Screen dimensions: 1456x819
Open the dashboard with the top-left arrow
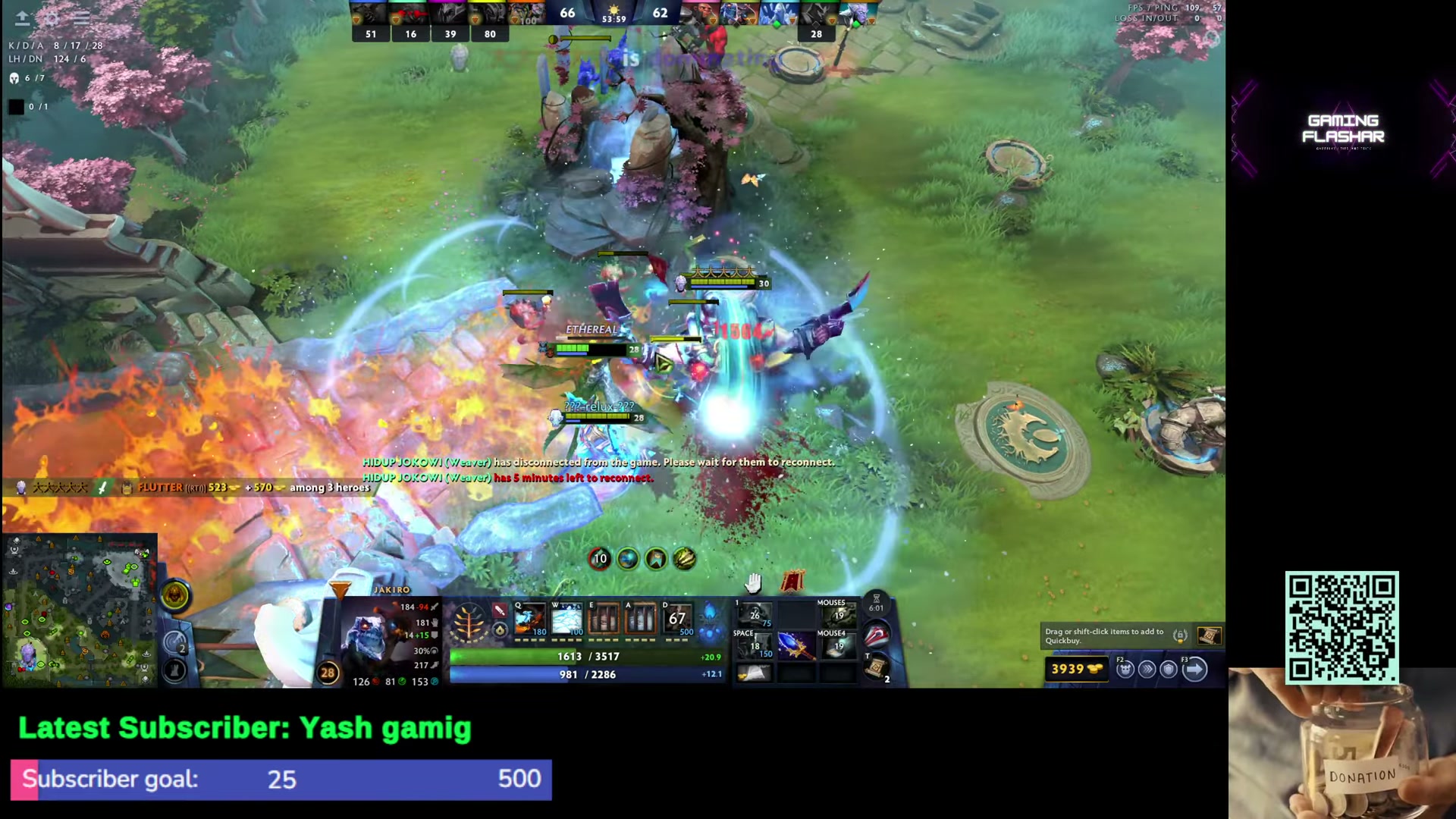(22, 17)
